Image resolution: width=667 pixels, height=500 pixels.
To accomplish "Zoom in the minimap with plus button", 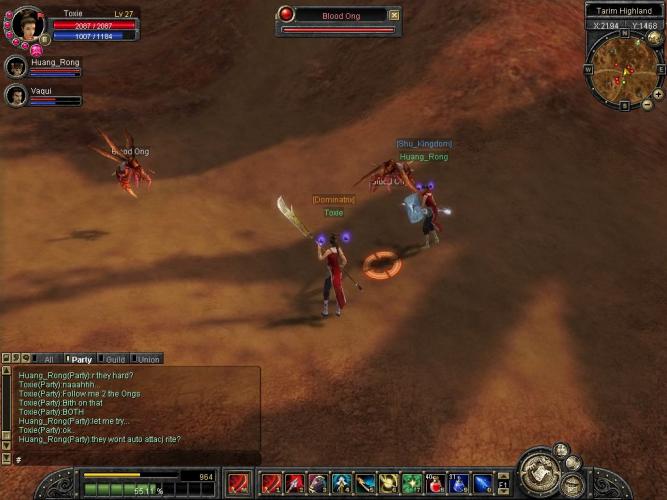I will pos(657,94).
